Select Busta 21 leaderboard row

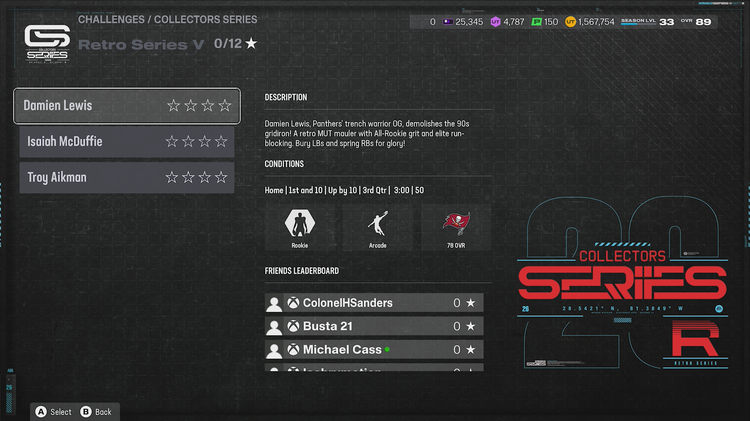point(374,327)
